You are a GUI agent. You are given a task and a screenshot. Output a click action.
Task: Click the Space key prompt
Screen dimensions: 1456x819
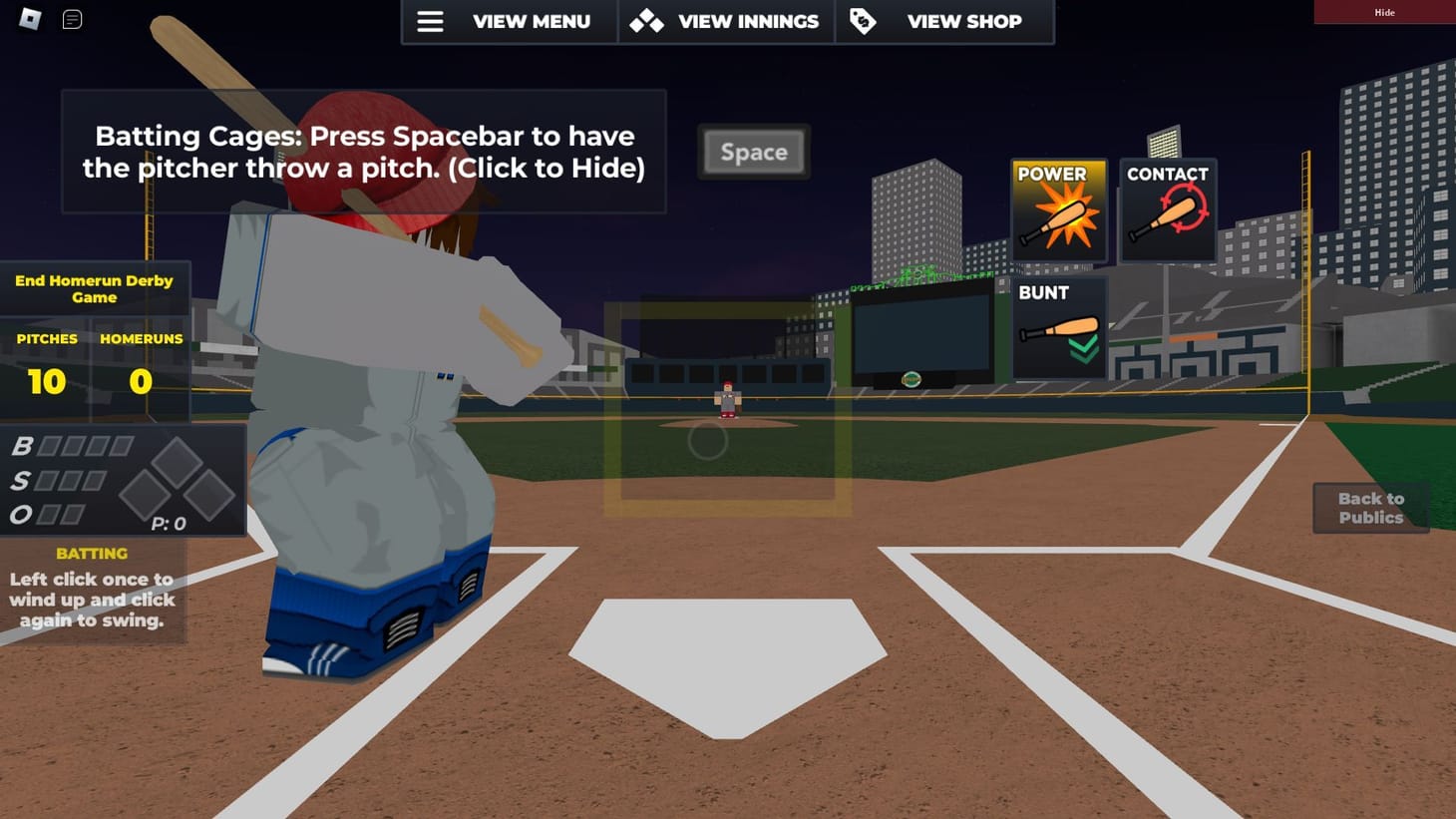click(x=753, y=152)
